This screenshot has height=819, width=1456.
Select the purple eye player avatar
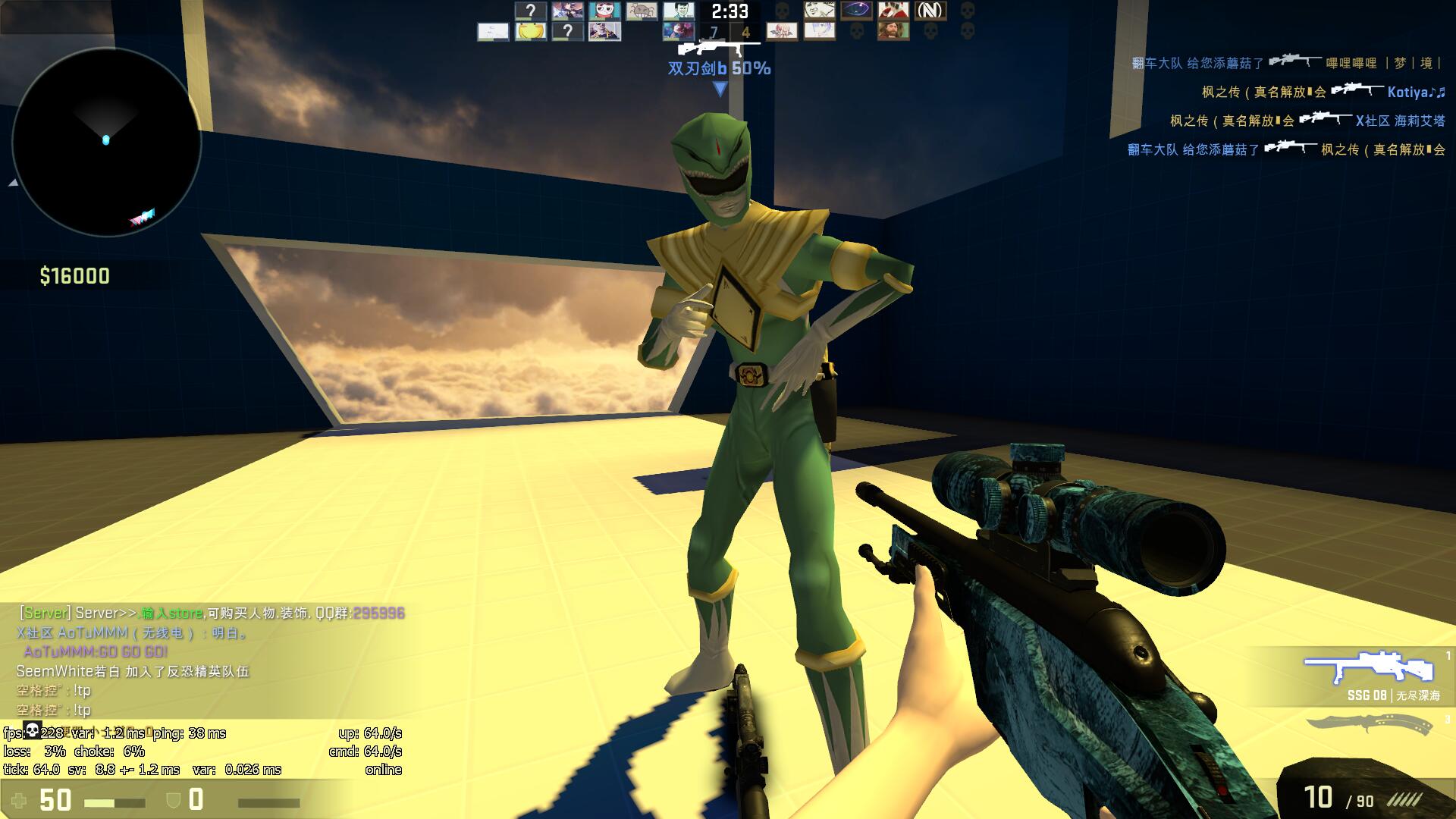coord(856,11)
